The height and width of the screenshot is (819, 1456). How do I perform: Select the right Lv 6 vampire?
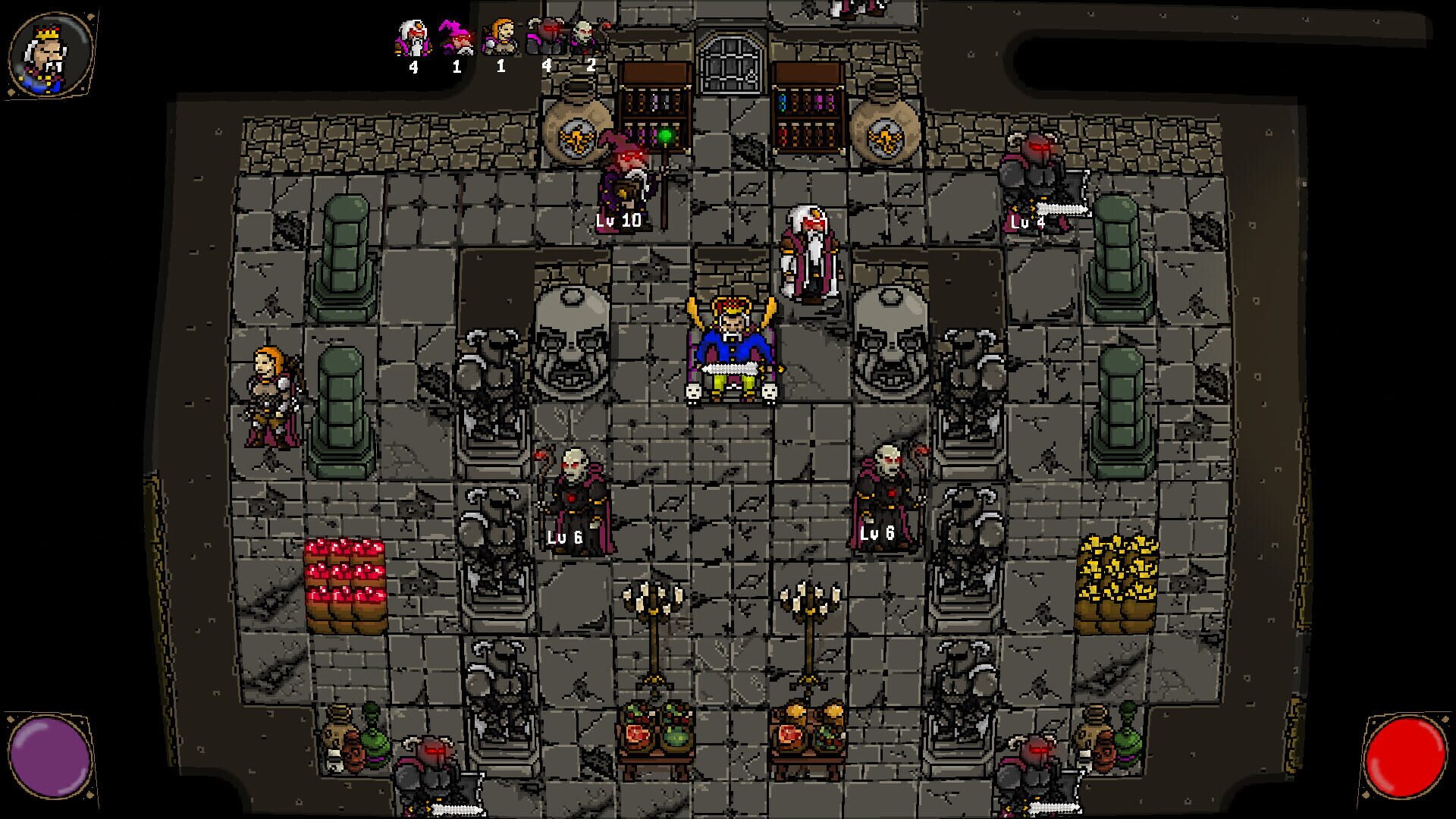tap(887, 485)
